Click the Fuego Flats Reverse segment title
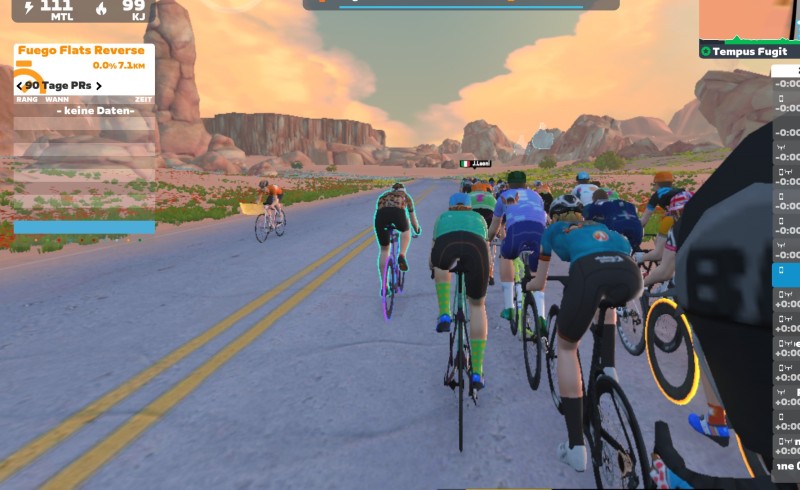The height and width of the screenshot is (490, 800). click(80, 51)
